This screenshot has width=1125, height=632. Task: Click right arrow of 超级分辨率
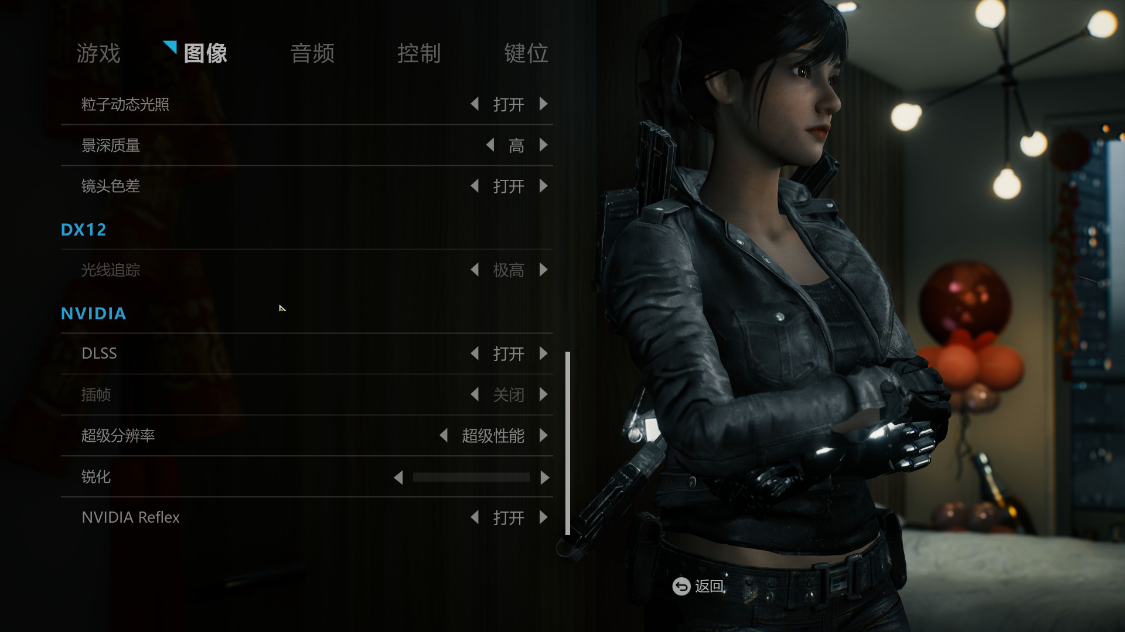(x=543, y=436)
